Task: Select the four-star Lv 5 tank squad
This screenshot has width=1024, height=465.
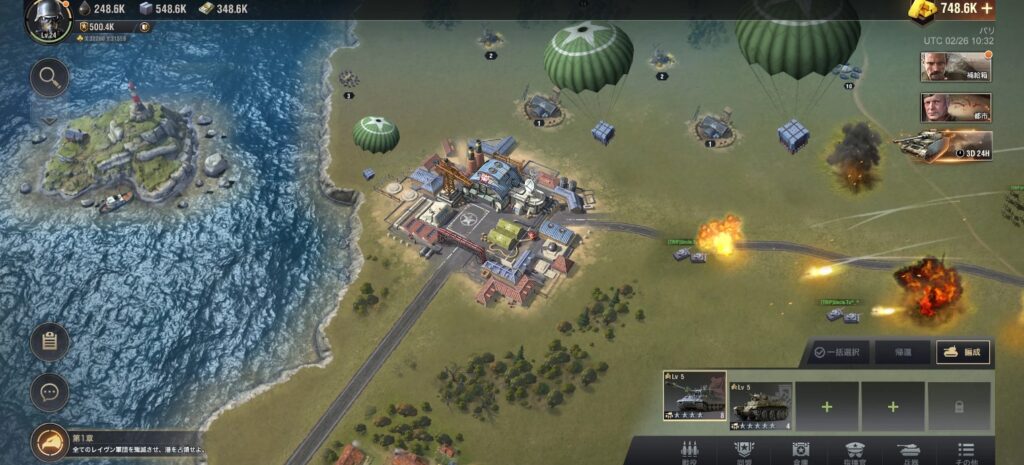Action: point(761,404)
